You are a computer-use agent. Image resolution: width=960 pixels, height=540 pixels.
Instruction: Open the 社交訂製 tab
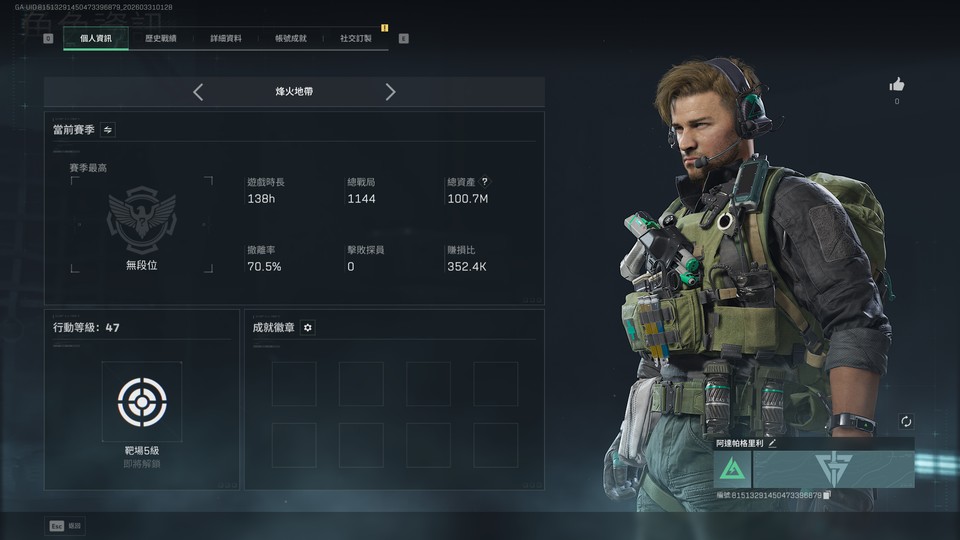tap(355, 38)
